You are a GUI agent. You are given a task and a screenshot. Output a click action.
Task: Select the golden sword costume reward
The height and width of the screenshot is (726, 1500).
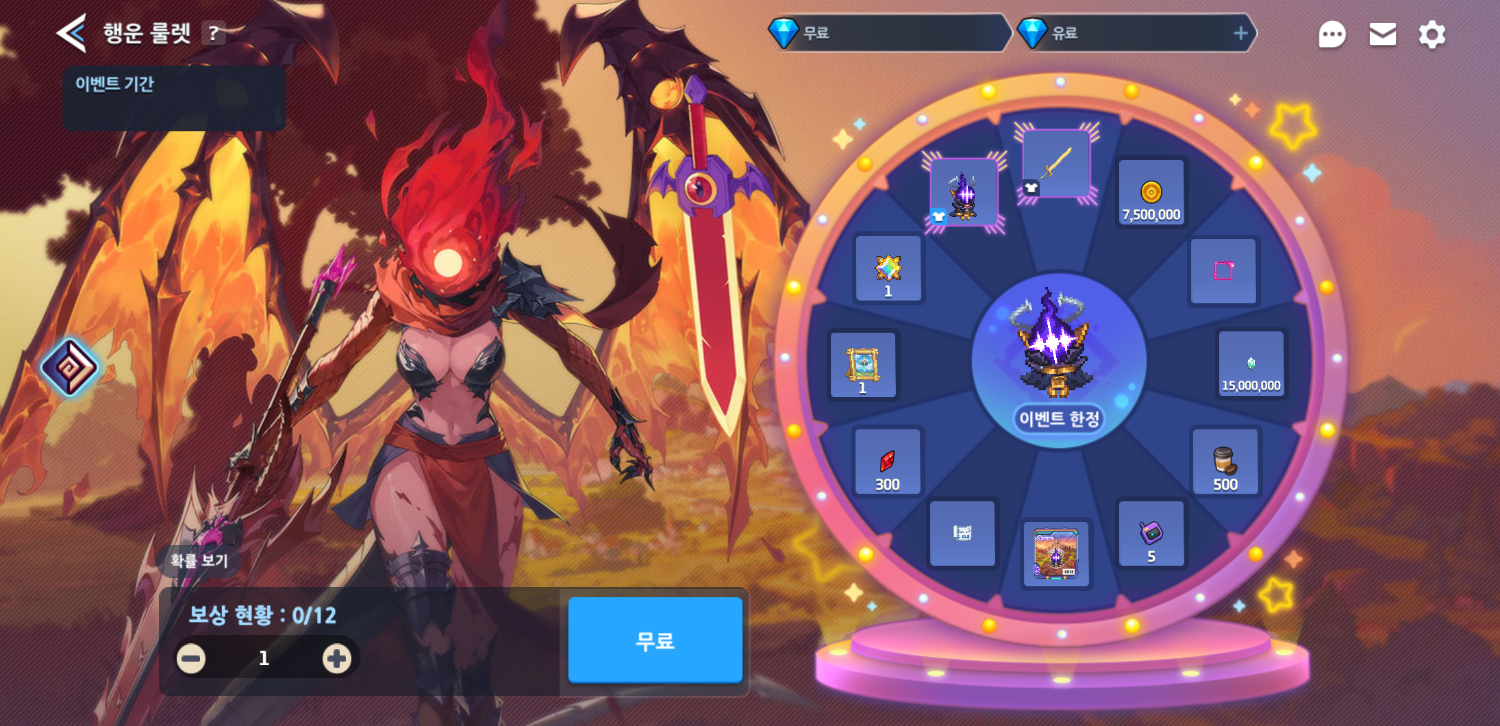point(1056,164)
